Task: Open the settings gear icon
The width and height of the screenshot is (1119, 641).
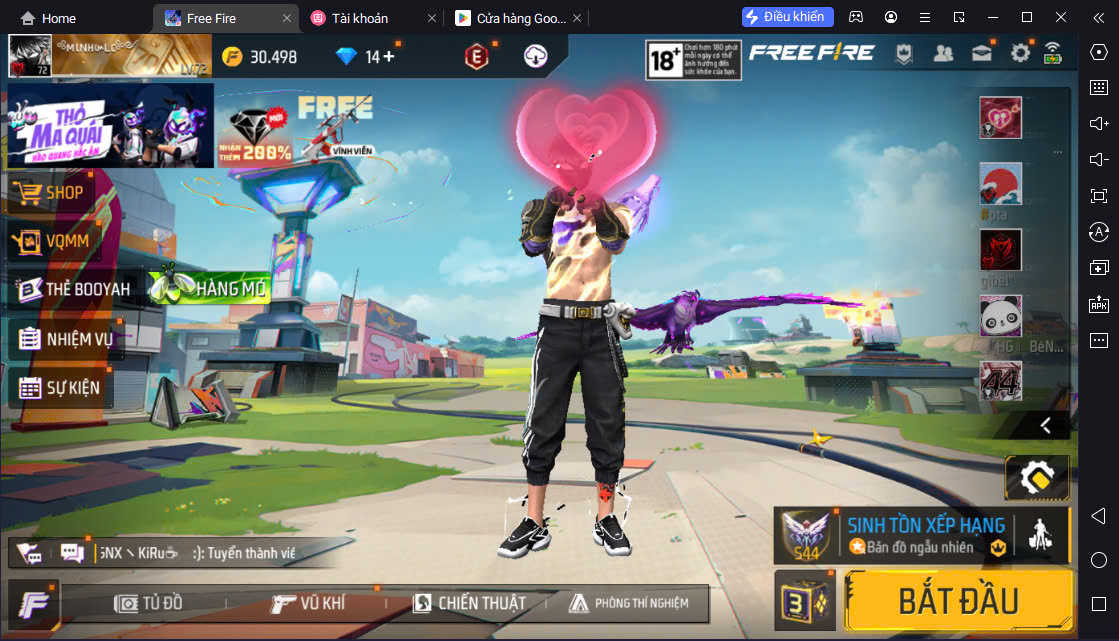Action: [1019, 53]
